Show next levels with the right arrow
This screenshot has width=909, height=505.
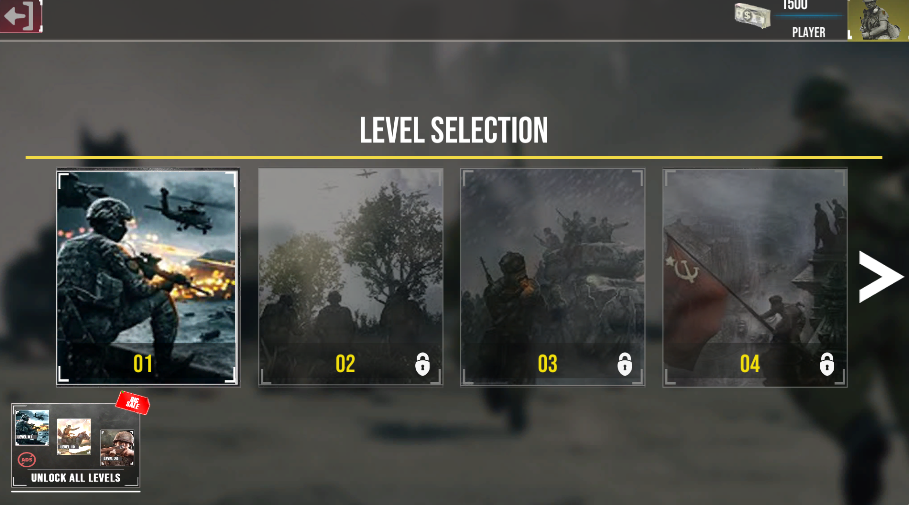click(879, 277)
